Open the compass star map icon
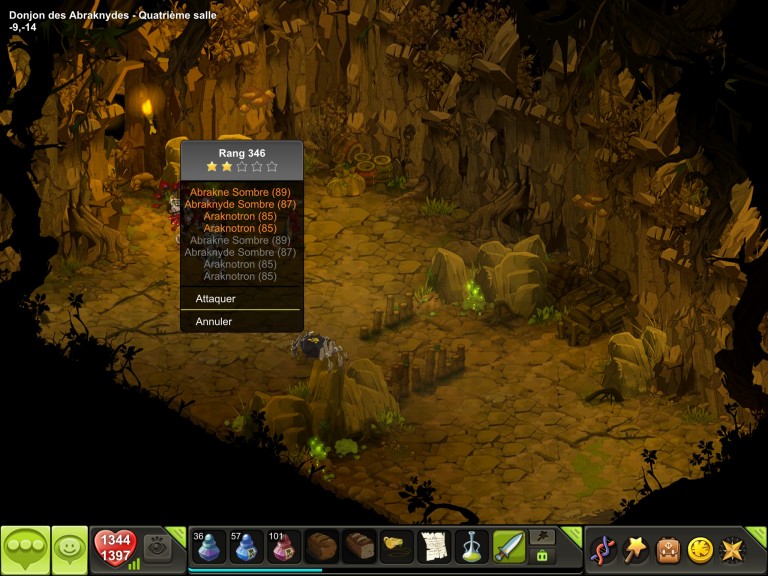 point(733,549)
